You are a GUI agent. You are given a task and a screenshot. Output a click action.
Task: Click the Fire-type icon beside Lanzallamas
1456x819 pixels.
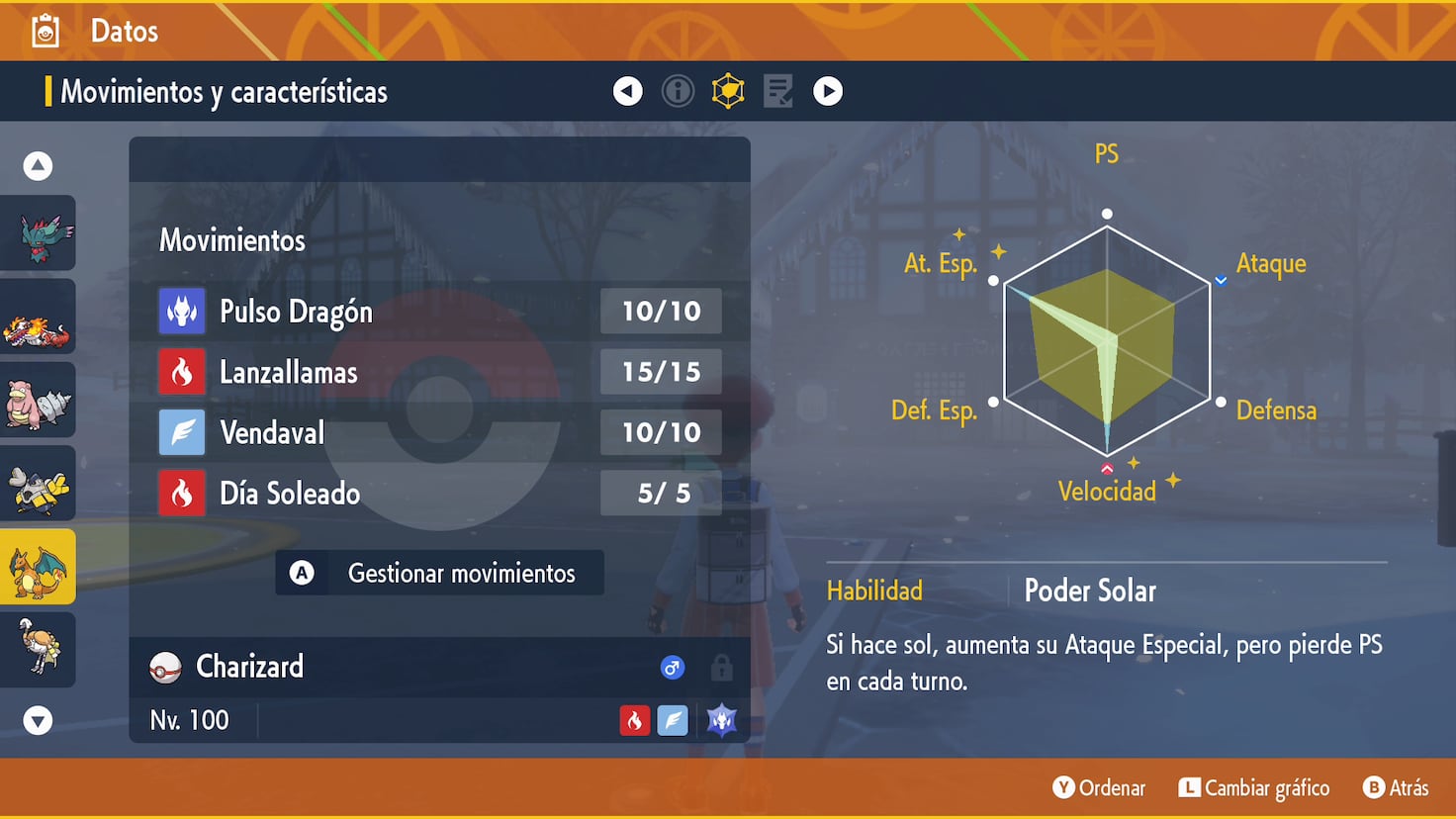[x=181, y=371]
